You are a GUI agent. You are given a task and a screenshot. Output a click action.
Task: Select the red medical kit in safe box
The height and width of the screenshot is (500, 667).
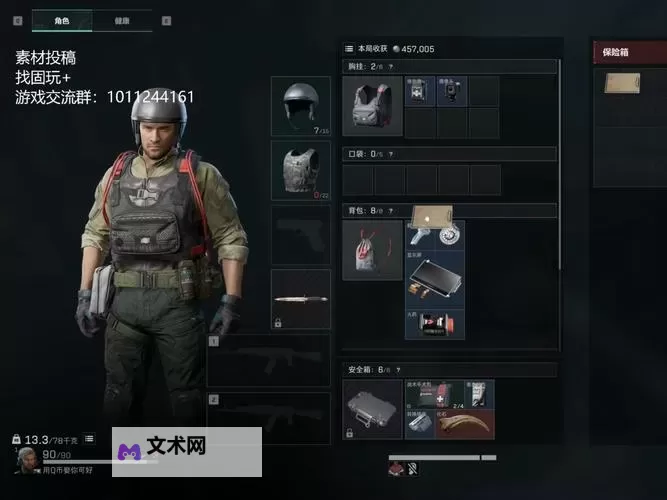(450, 393)
